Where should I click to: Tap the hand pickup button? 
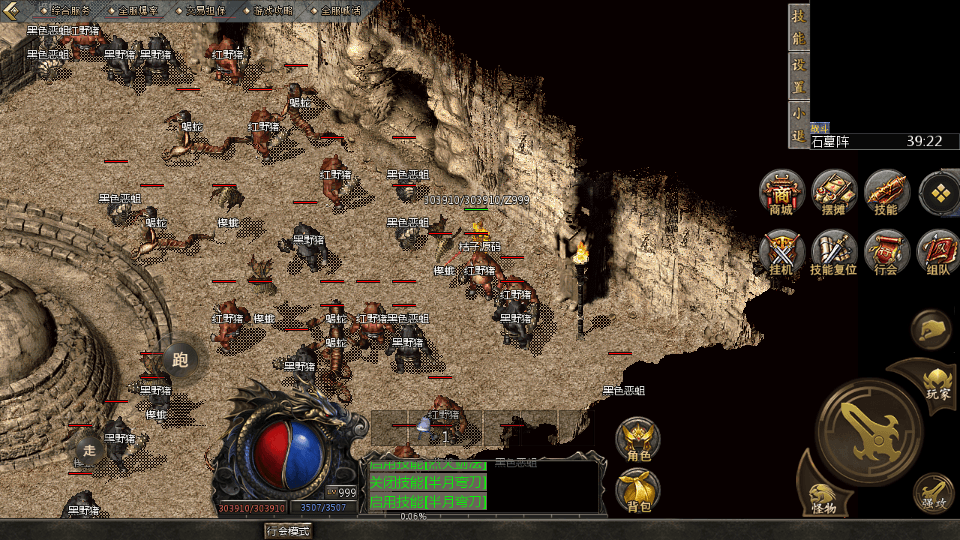pyautogui.click(x=930, y=329)
